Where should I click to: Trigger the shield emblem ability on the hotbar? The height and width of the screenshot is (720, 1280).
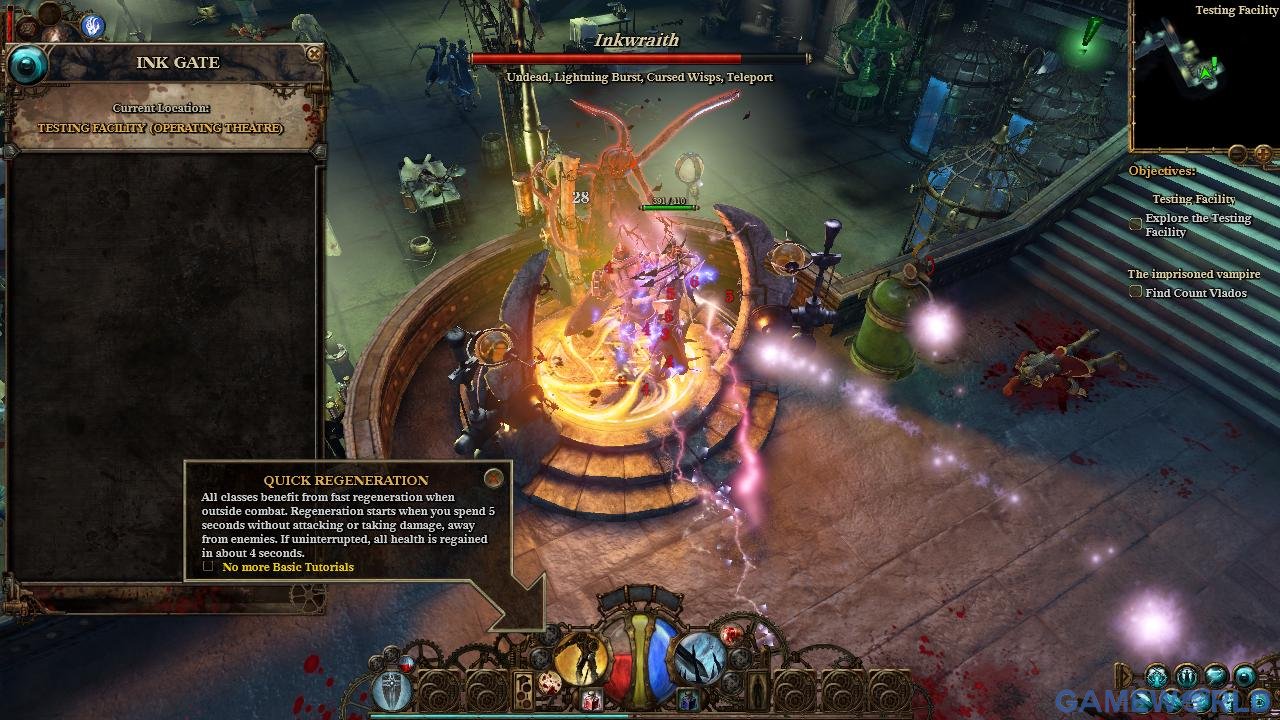point(392,692)
